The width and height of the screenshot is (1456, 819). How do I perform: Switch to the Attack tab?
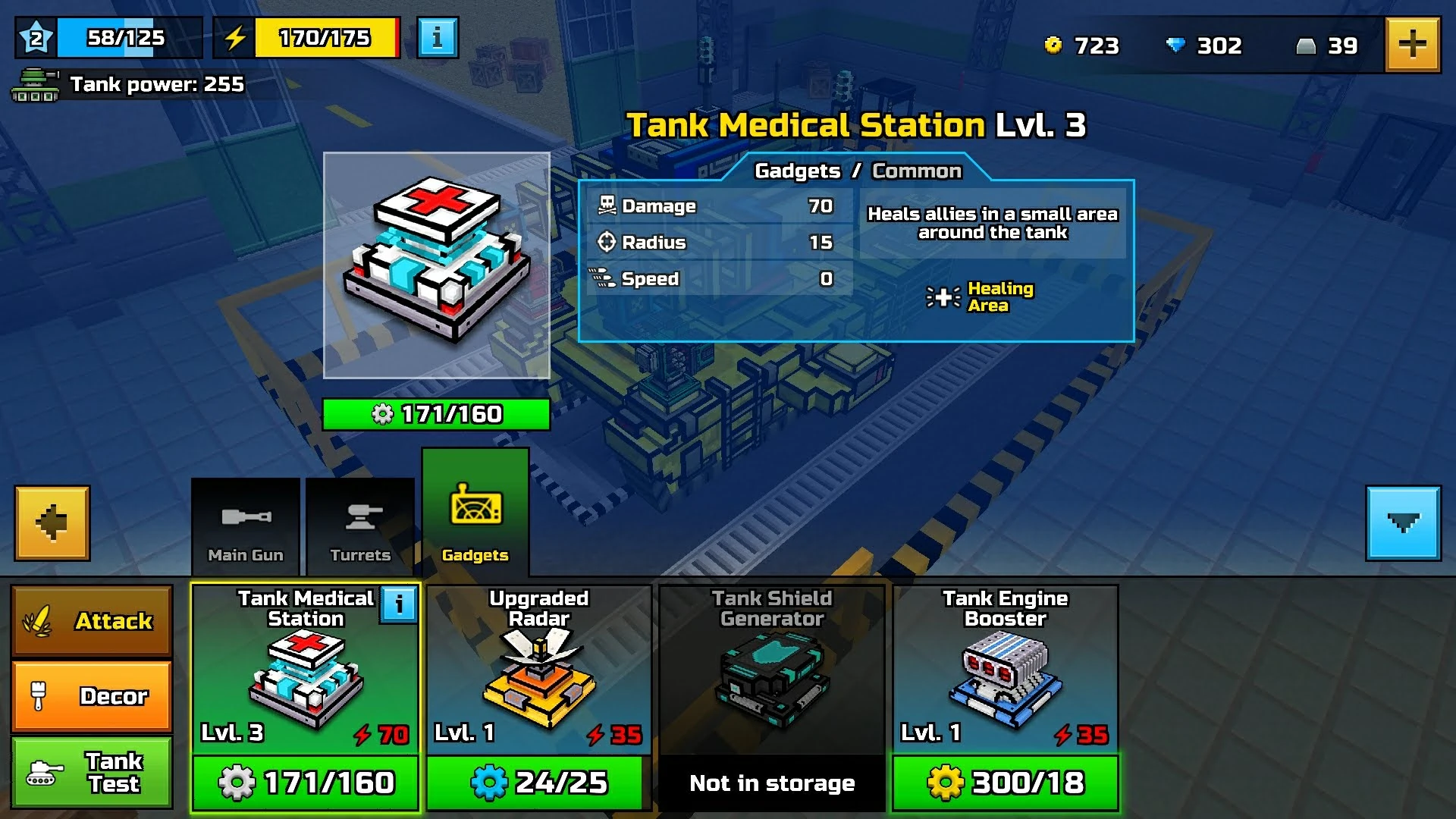point(92,620)
